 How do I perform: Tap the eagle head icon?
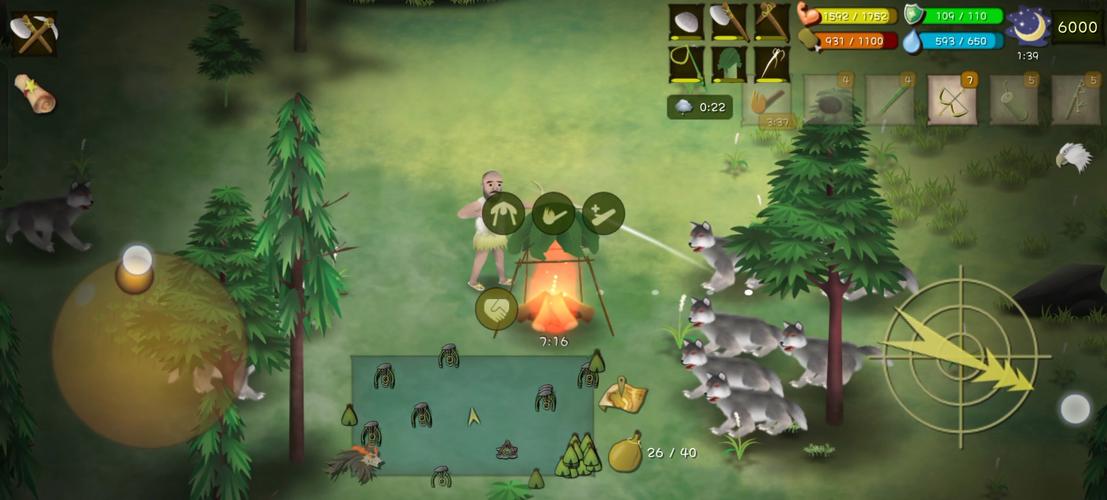pyautogui.click(x=1072, y=156)
